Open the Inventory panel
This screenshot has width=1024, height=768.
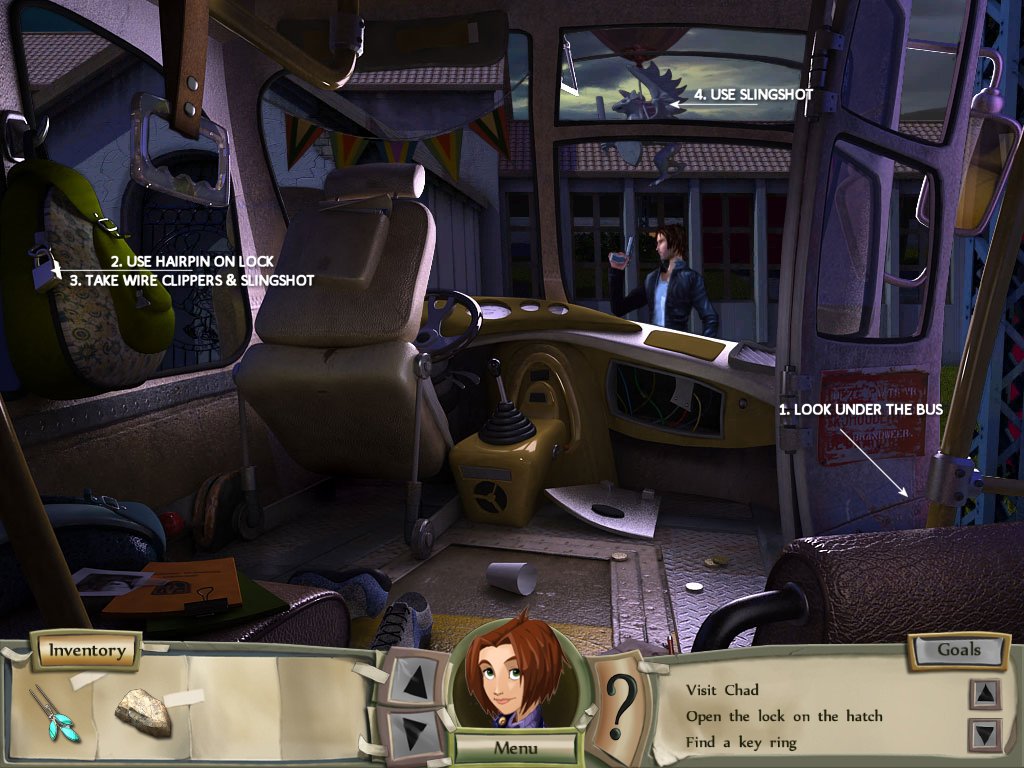[x=87, y=651]
